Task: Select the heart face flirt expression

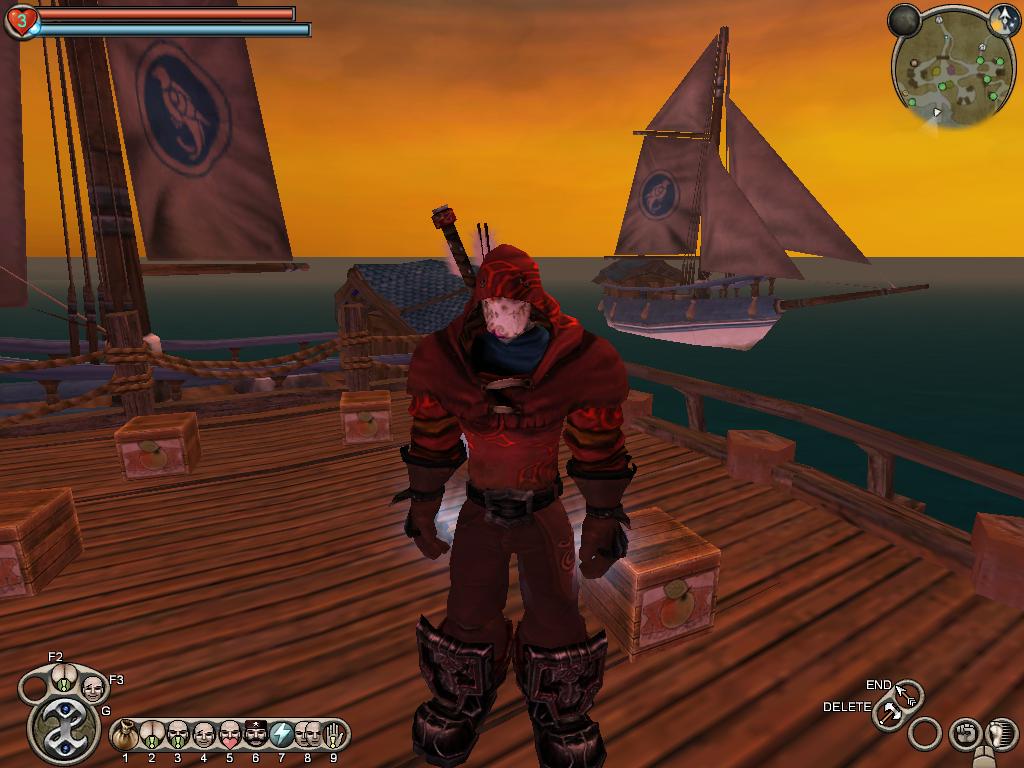Action: point(230,735)
